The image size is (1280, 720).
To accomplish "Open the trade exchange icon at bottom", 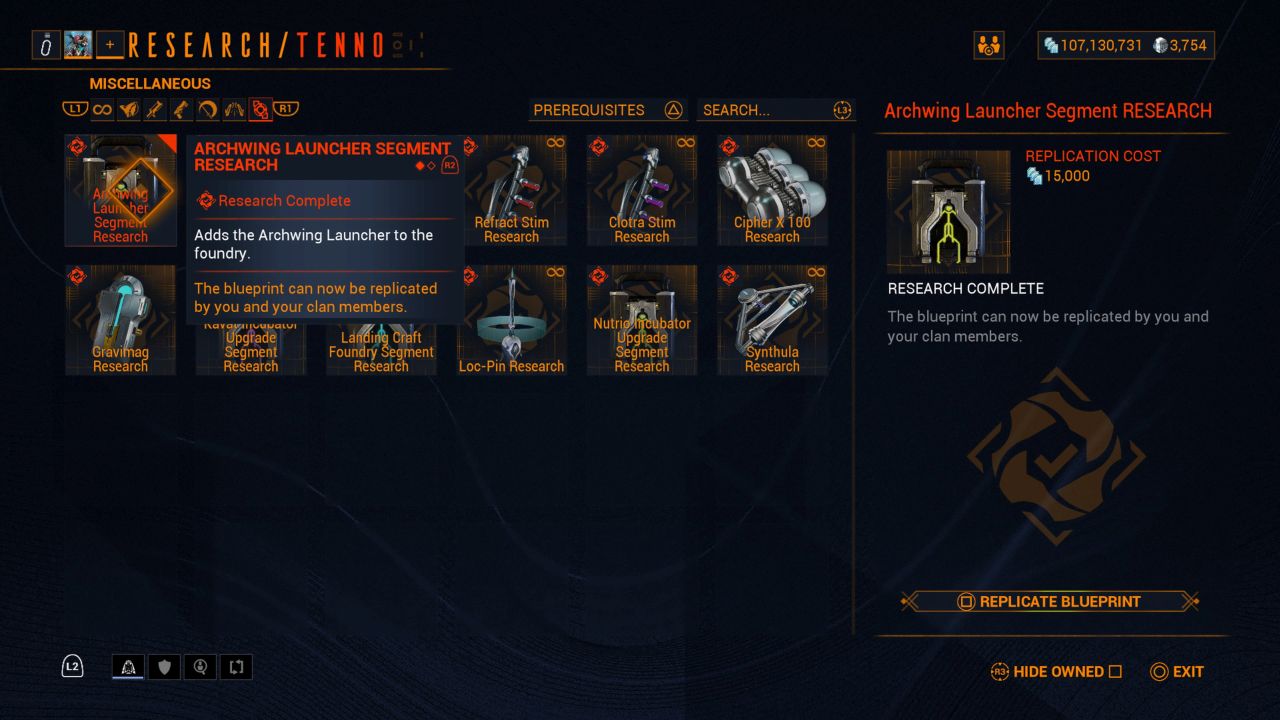I will coord(235,666).
